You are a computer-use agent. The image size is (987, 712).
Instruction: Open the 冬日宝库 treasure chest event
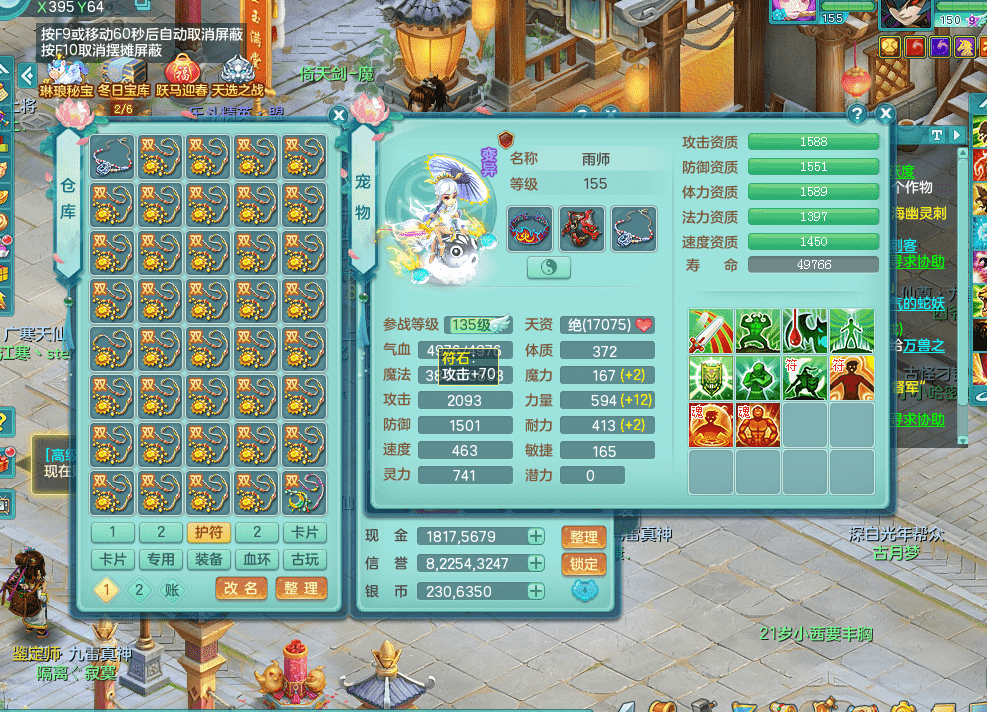click(123, 77)
